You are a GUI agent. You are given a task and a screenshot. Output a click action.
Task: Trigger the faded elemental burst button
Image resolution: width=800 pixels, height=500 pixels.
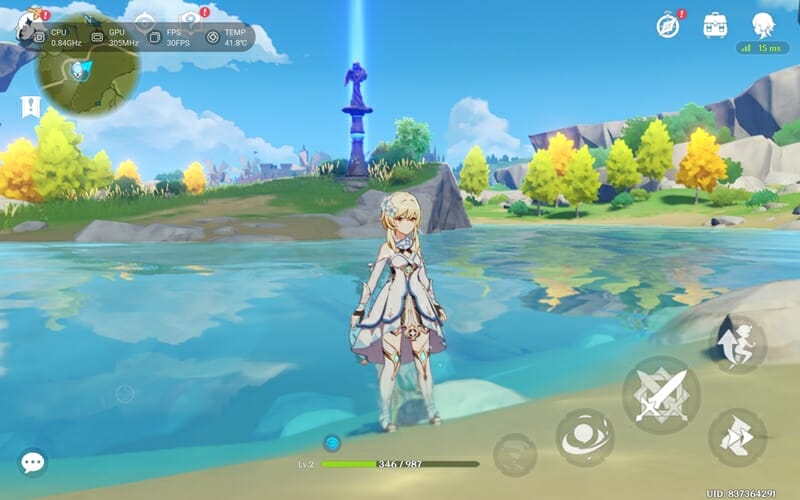pos(514,454)
